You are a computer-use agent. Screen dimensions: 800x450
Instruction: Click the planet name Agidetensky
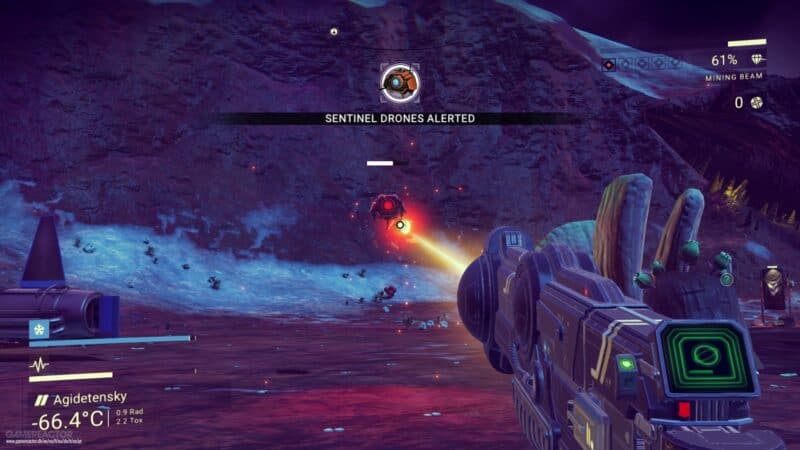88,397
